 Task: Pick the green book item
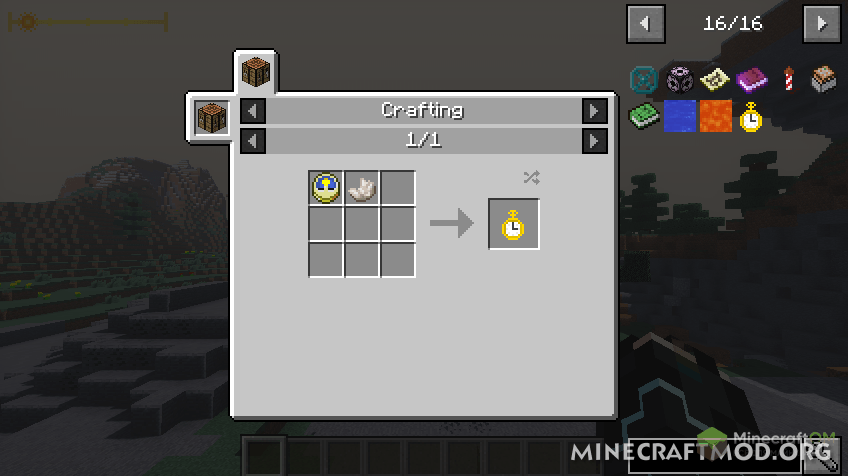[x=642, y=116]
